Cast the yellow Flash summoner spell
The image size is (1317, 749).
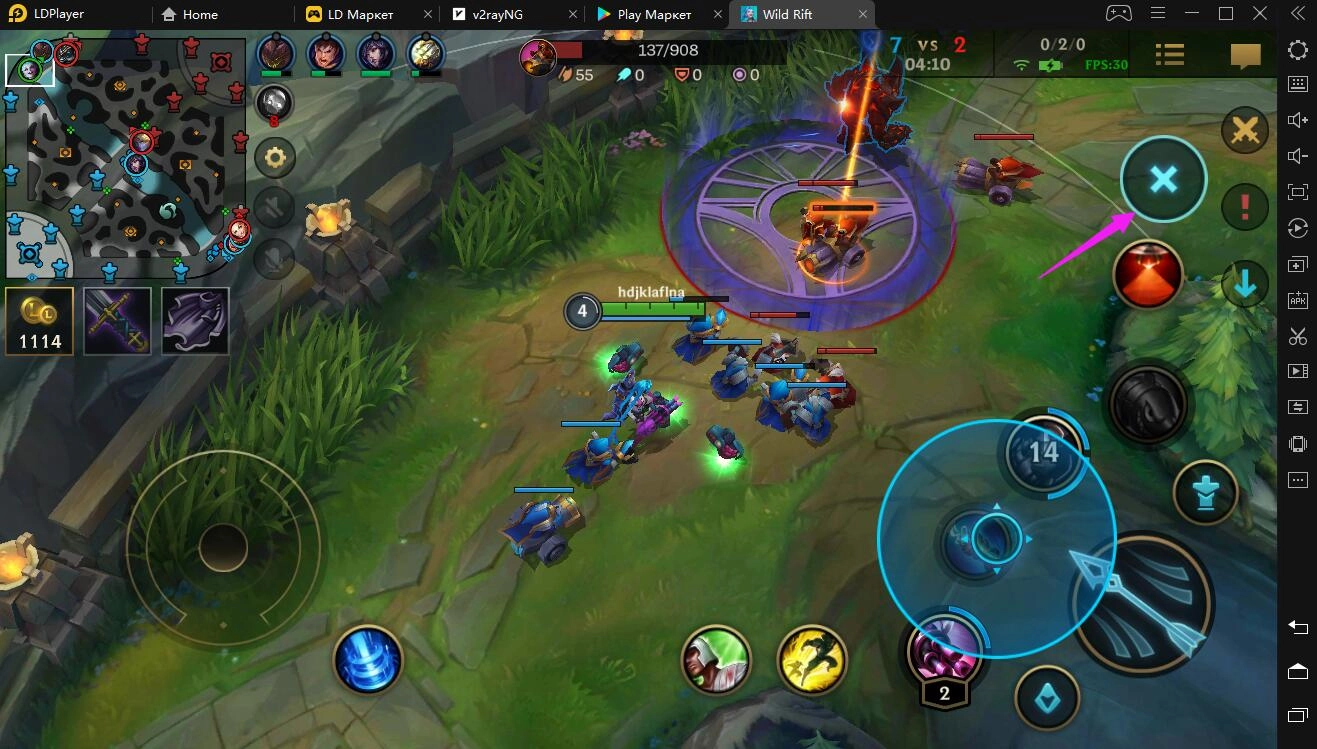pos(812,660)
